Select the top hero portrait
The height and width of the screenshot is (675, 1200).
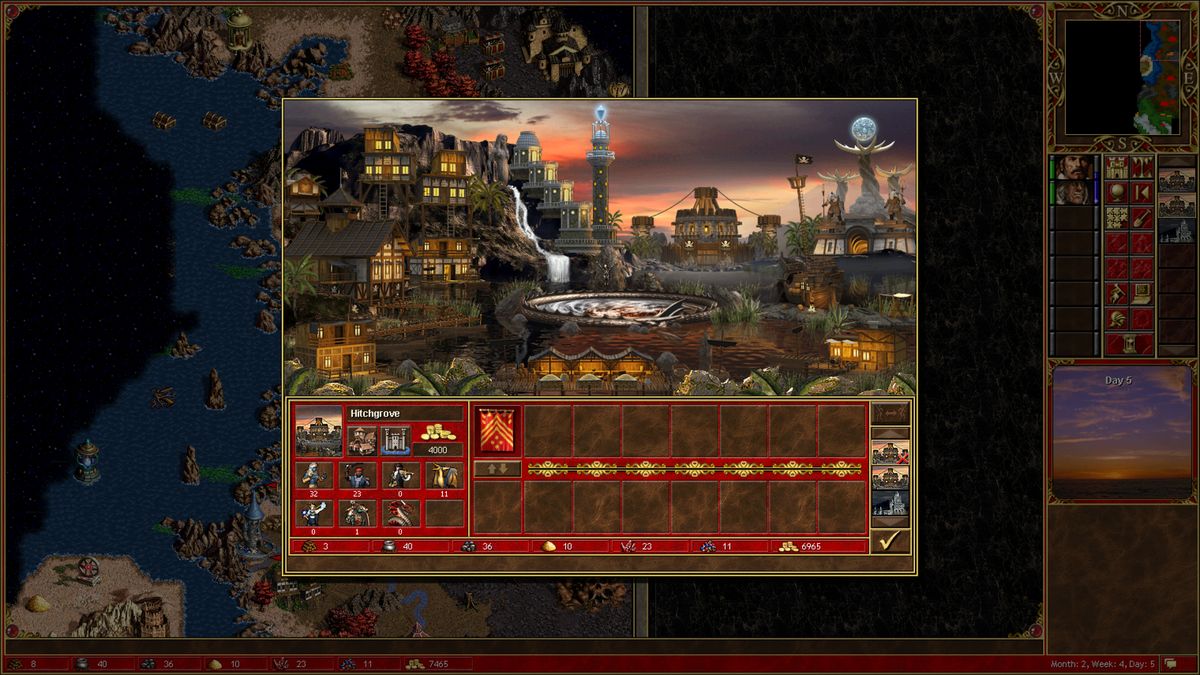click(1073, 167)
